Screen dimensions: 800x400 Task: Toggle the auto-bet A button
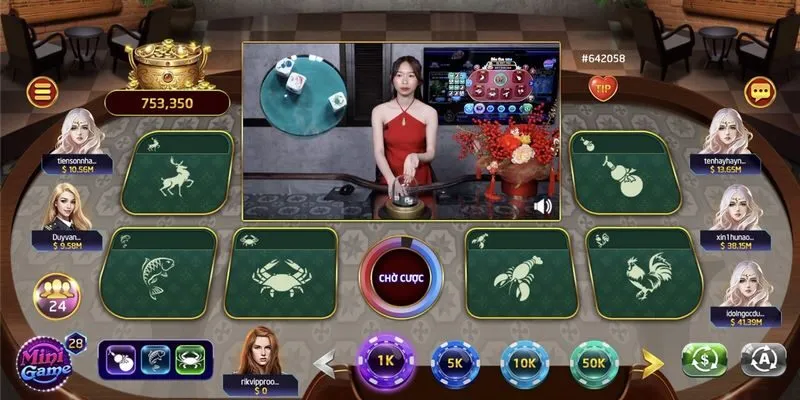click(x=764, y=359)
